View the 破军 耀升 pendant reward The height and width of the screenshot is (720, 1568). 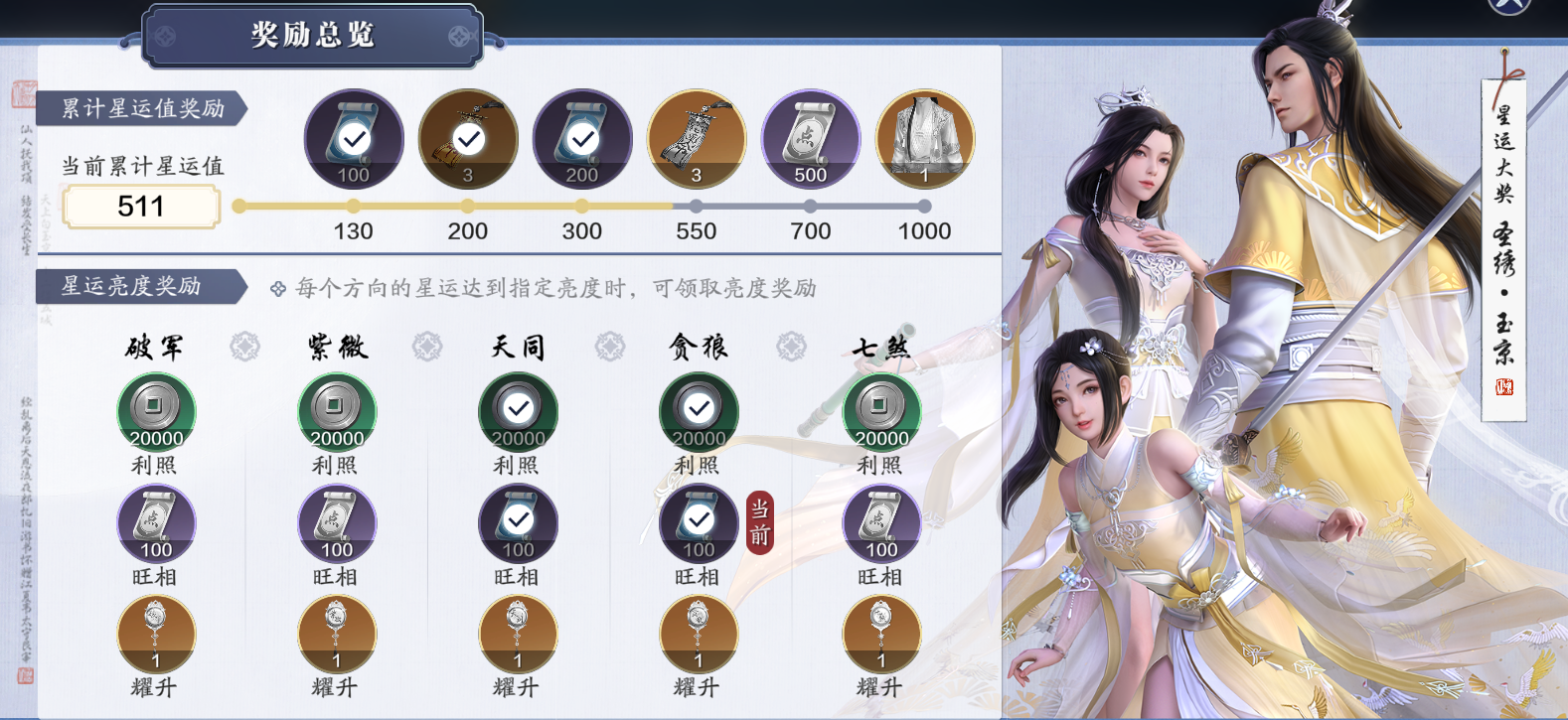[x=156, y=635]
